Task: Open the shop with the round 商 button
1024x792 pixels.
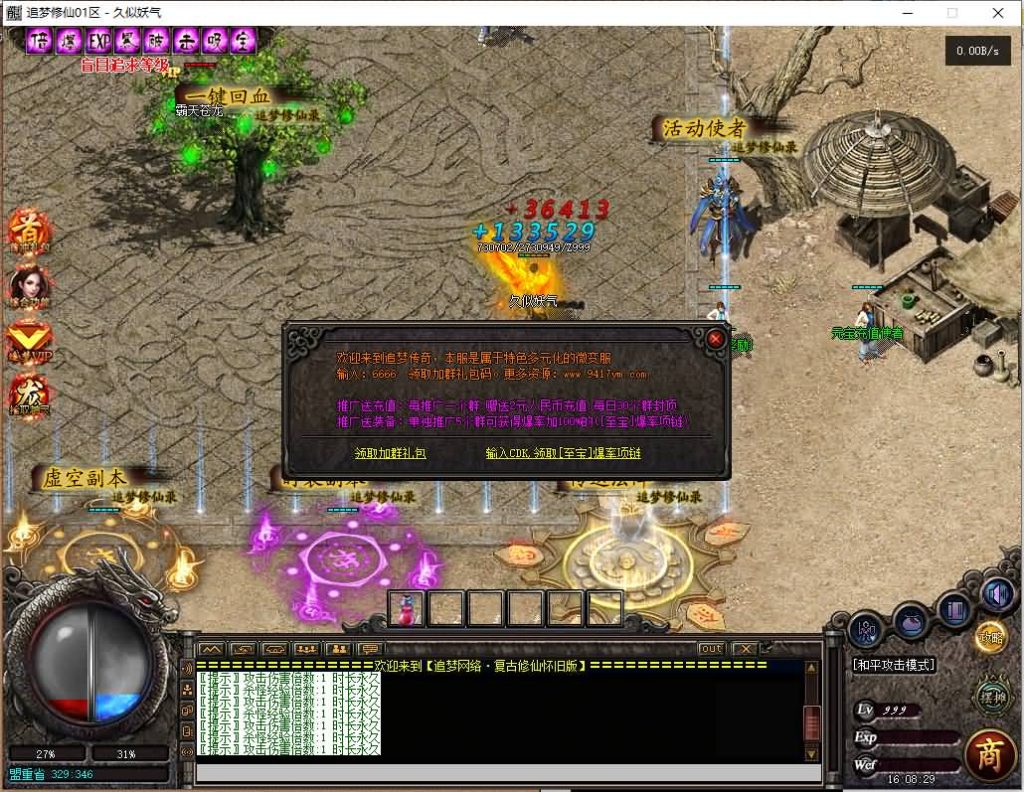Action: [989, 754]
